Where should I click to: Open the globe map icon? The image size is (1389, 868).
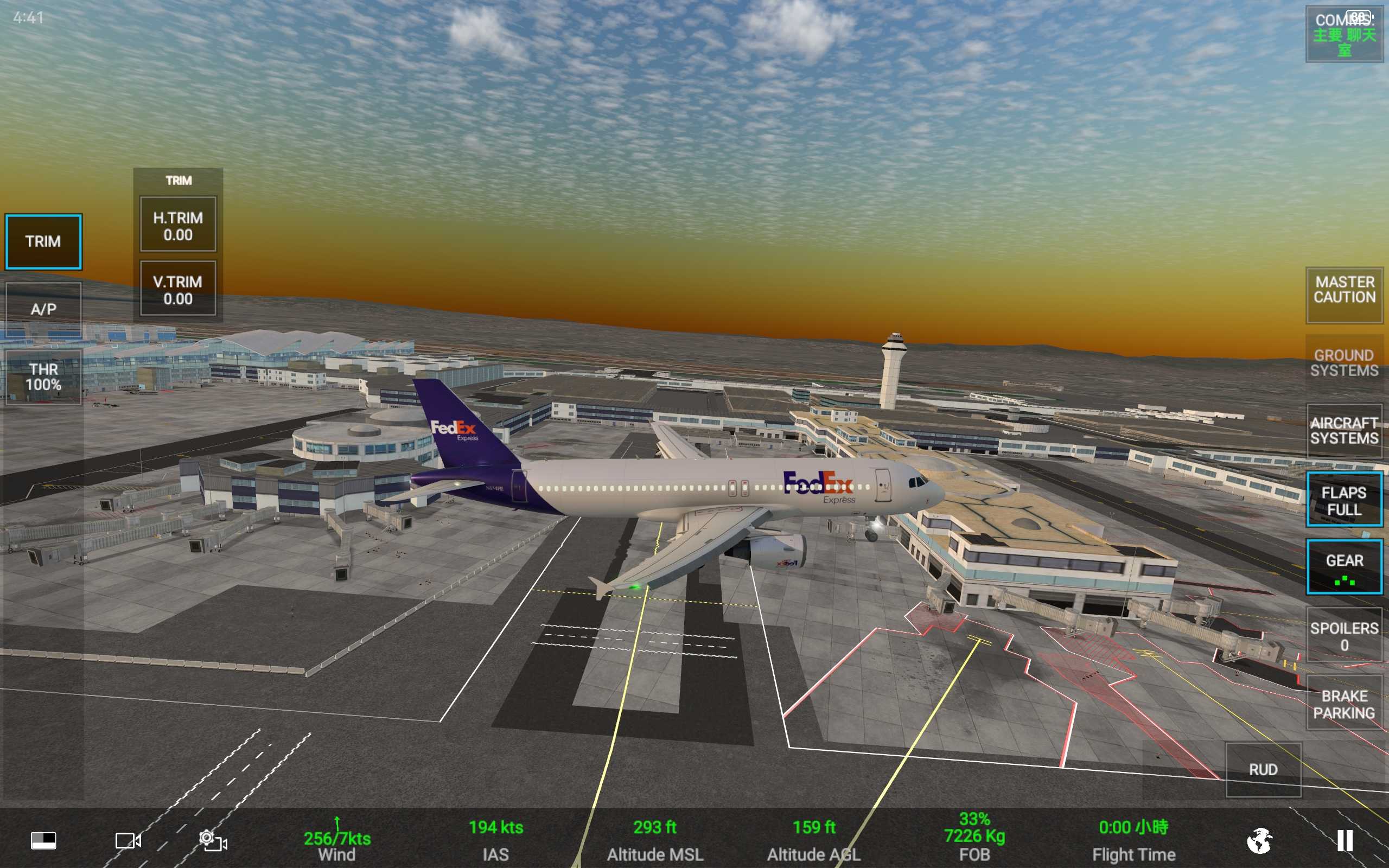[x=1260, y=841]
